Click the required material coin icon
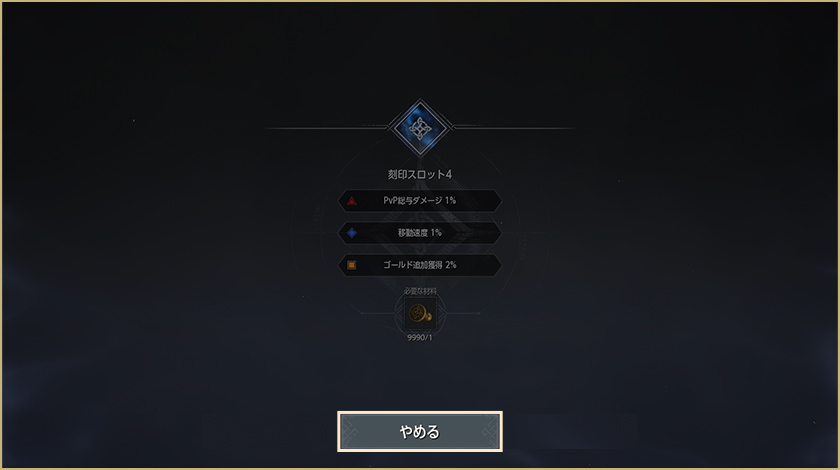Screen dimensions: 840x470 tap(419, 314)
